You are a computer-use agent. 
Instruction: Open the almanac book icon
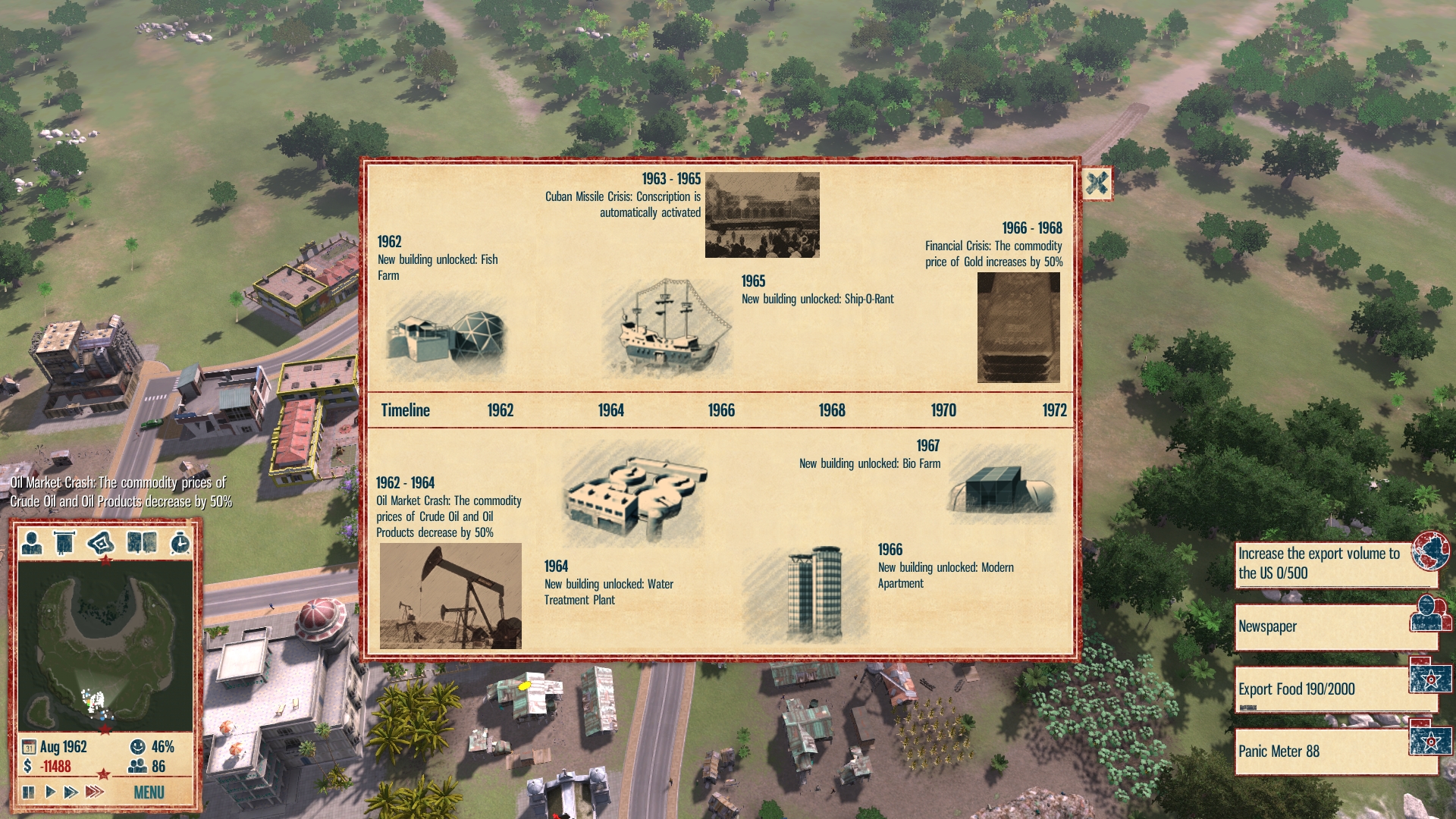click(x=142, y=543)
